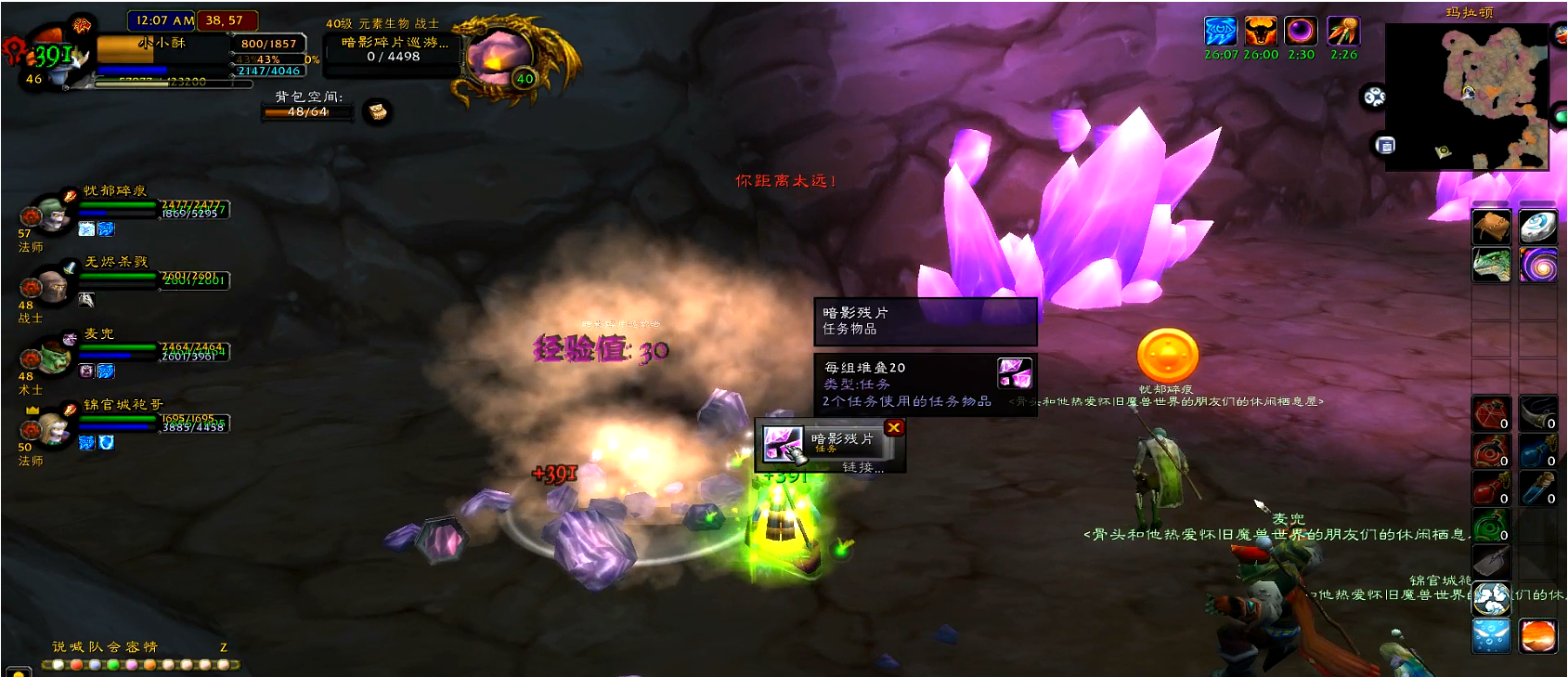Select party member 锦官城袍哥
The height and width of the screenshot is (677, 1568).
[x=53, y=428]
